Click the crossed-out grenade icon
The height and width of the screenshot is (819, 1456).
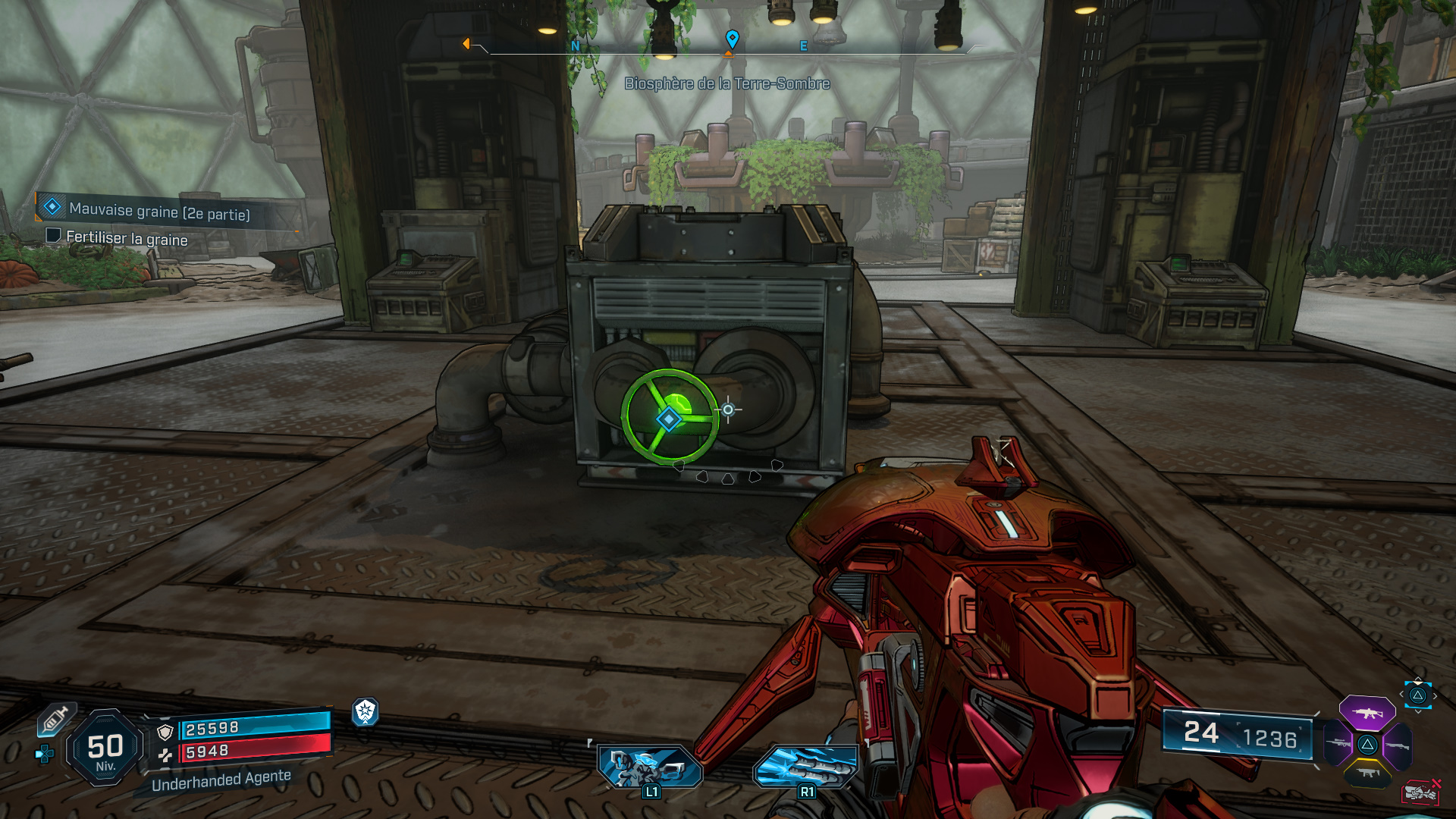tap(1420, 792)
